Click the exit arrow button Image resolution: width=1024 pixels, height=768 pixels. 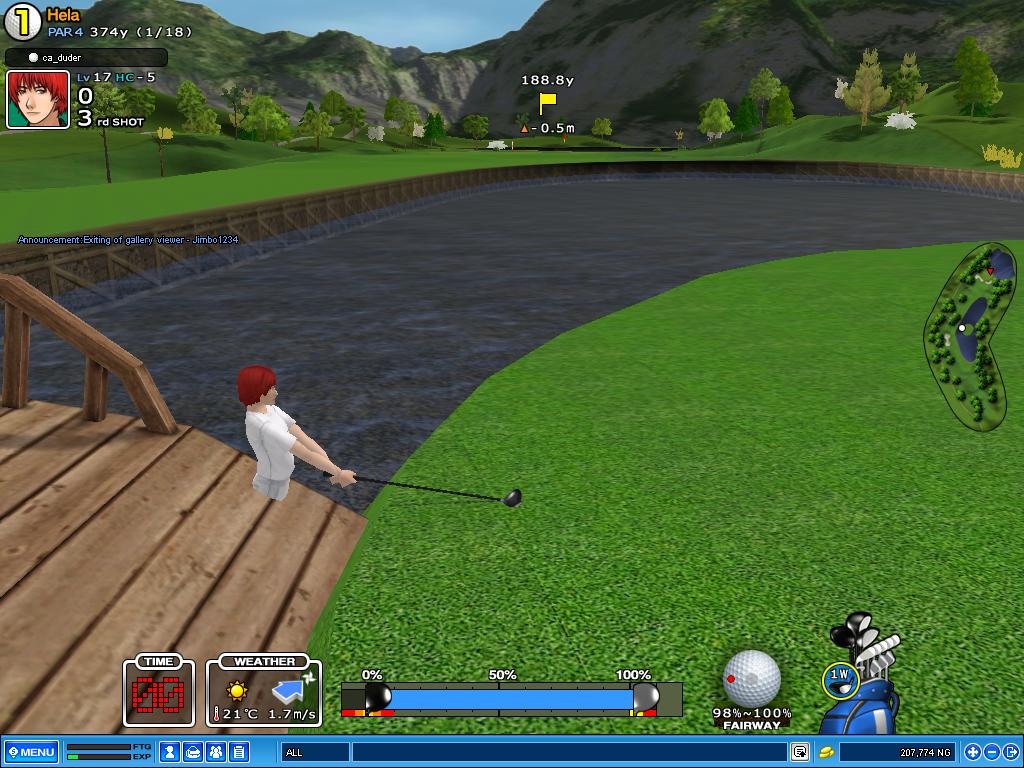[1010, 752]
